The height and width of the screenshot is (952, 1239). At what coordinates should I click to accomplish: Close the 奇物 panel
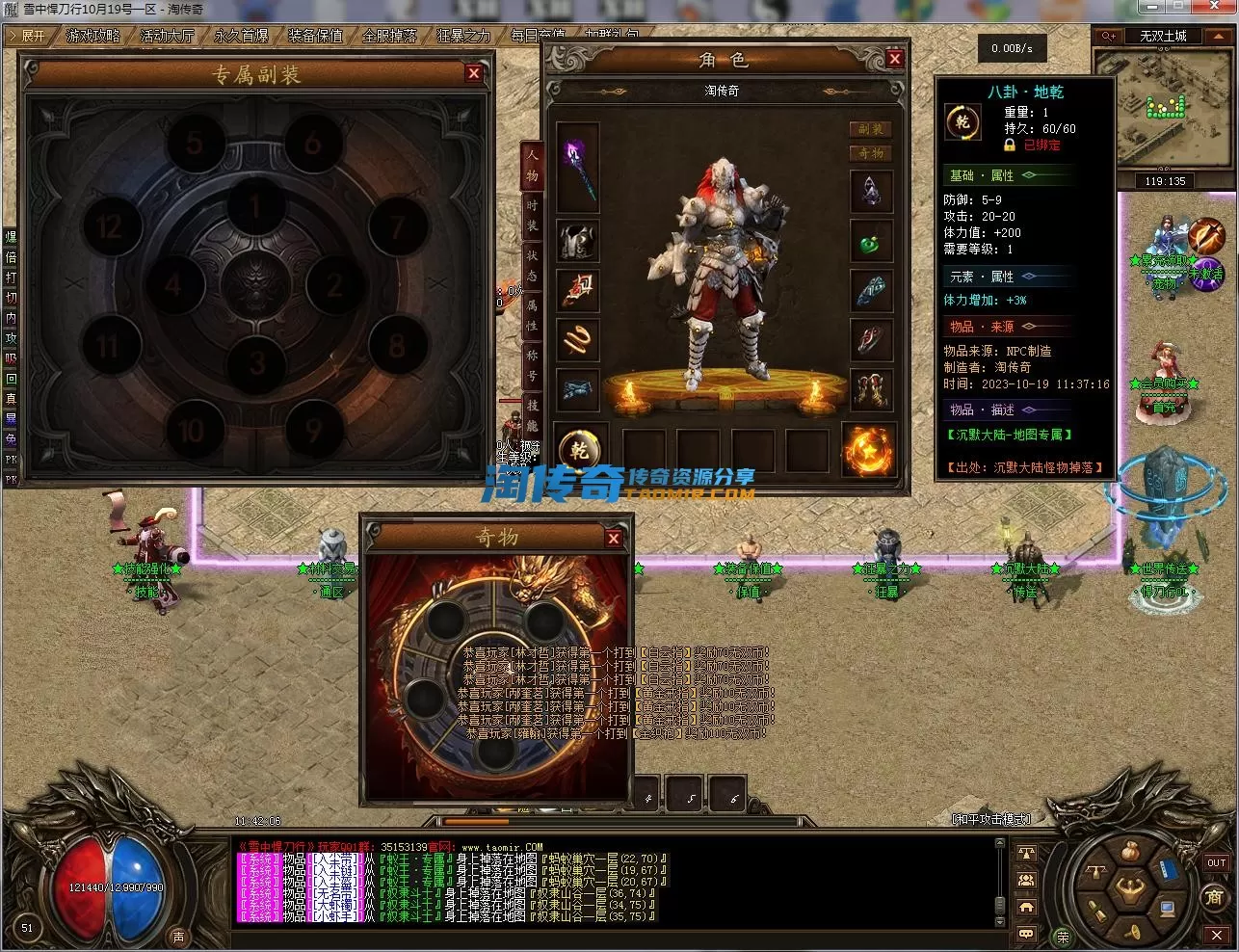[x=613, y=539]
